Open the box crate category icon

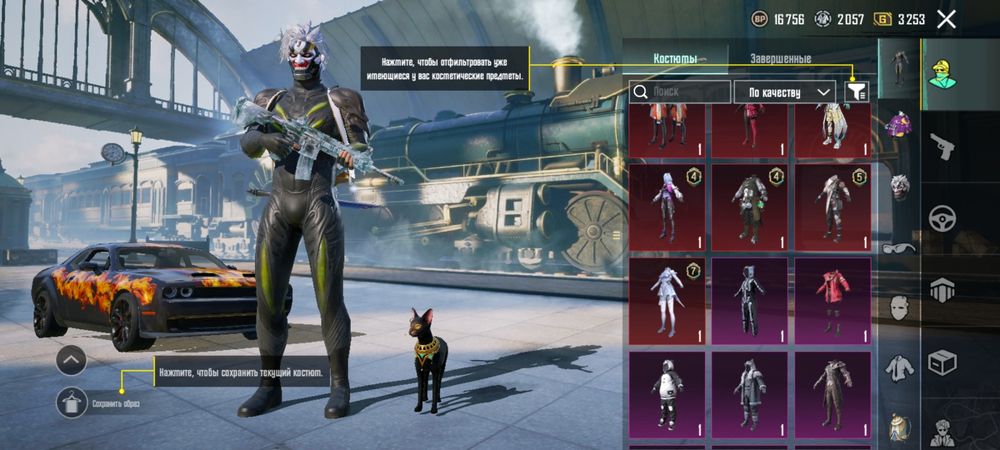942,362
